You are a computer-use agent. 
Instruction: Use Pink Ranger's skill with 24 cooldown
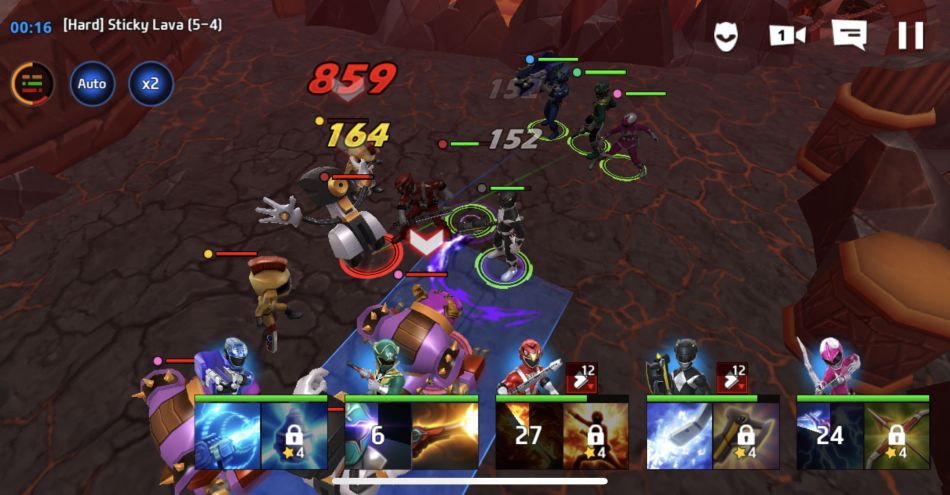[x=829, y=435]
